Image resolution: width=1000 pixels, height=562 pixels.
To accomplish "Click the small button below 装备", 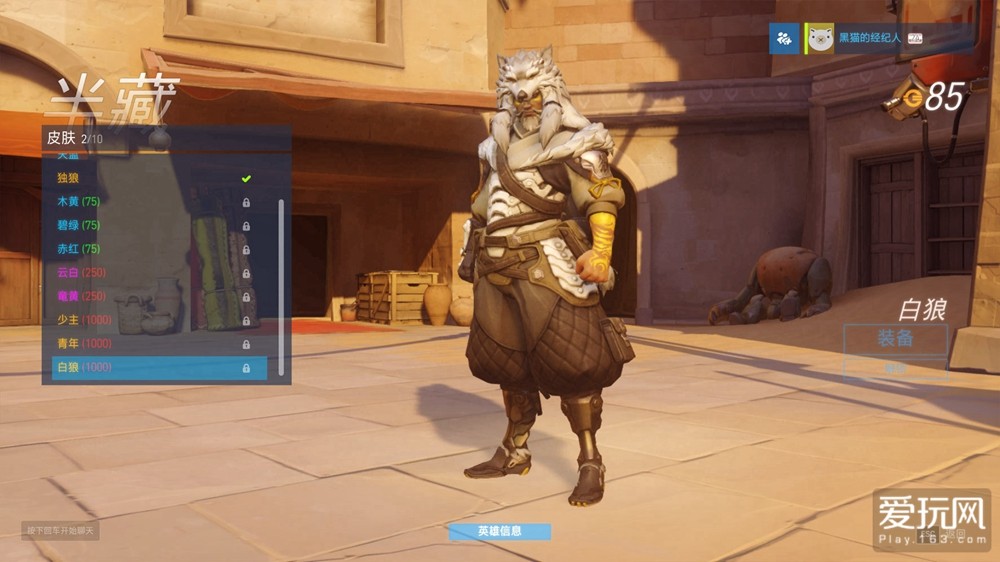I will pyautogui.click(x=895, y=369).
